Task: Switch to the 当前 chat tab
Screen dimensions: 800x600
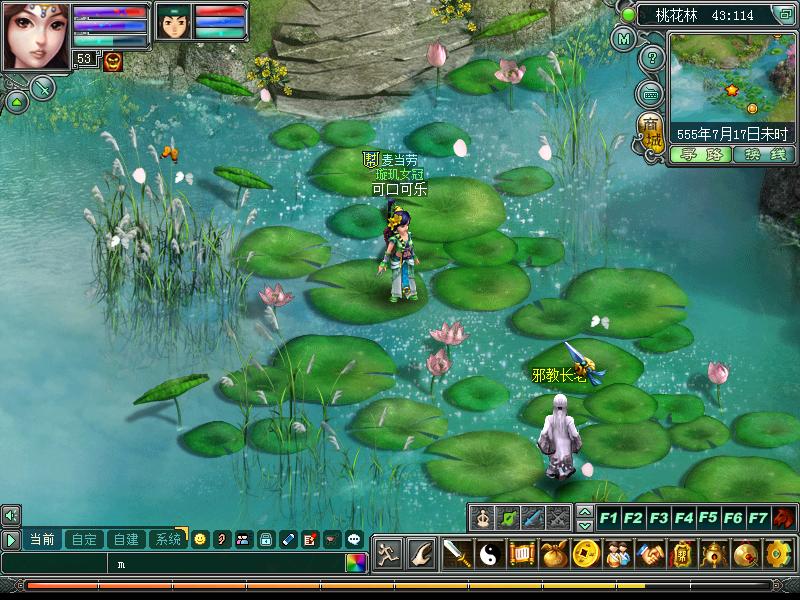Action: tap(42, 539)
